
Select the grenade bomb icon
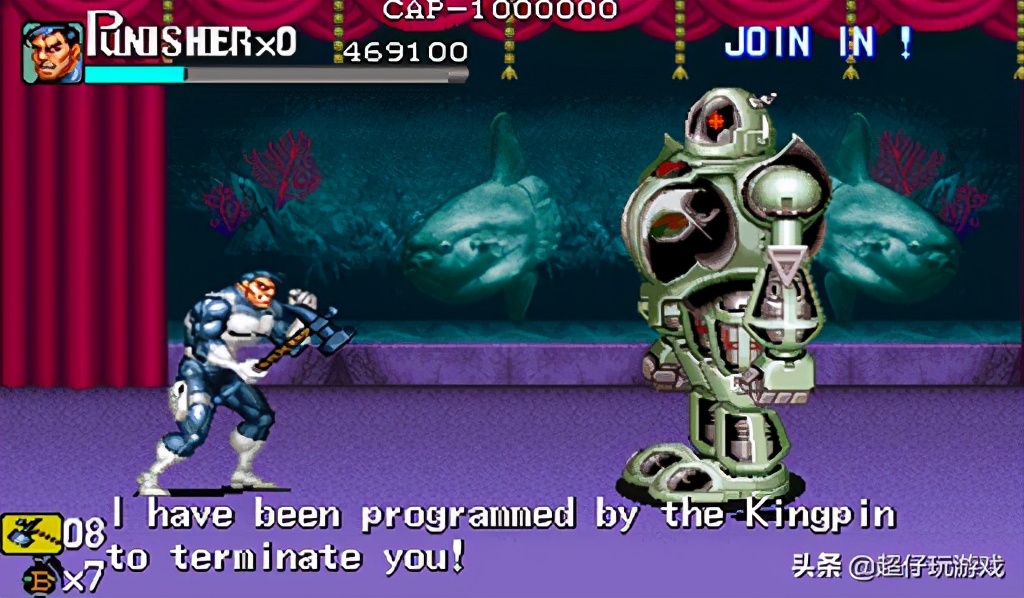tap(42, 580)
